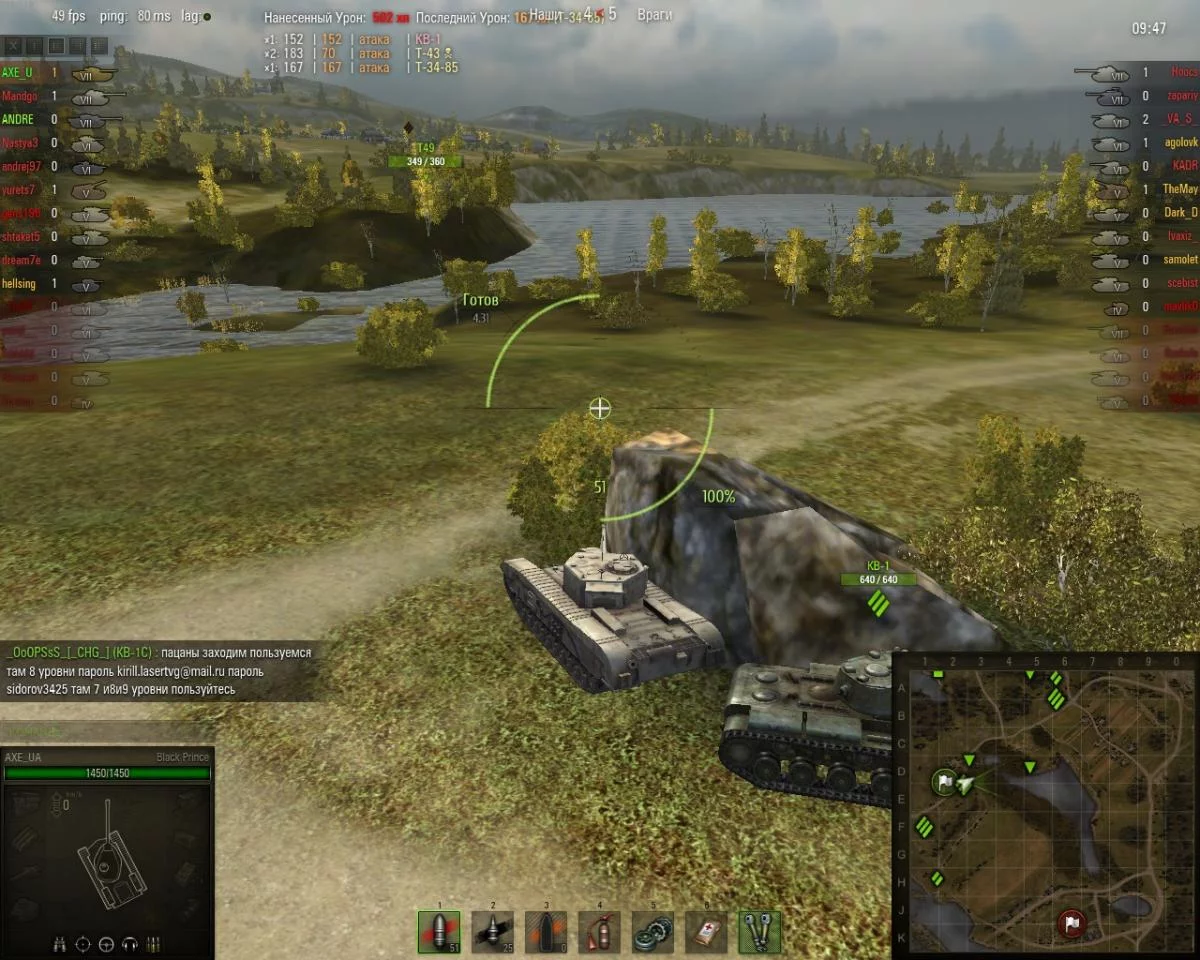Image resolution: width=1200 pixels, height=960 pixels.
Task: Switch to the second shell type with 25 rounds
Action: [492, 931]
